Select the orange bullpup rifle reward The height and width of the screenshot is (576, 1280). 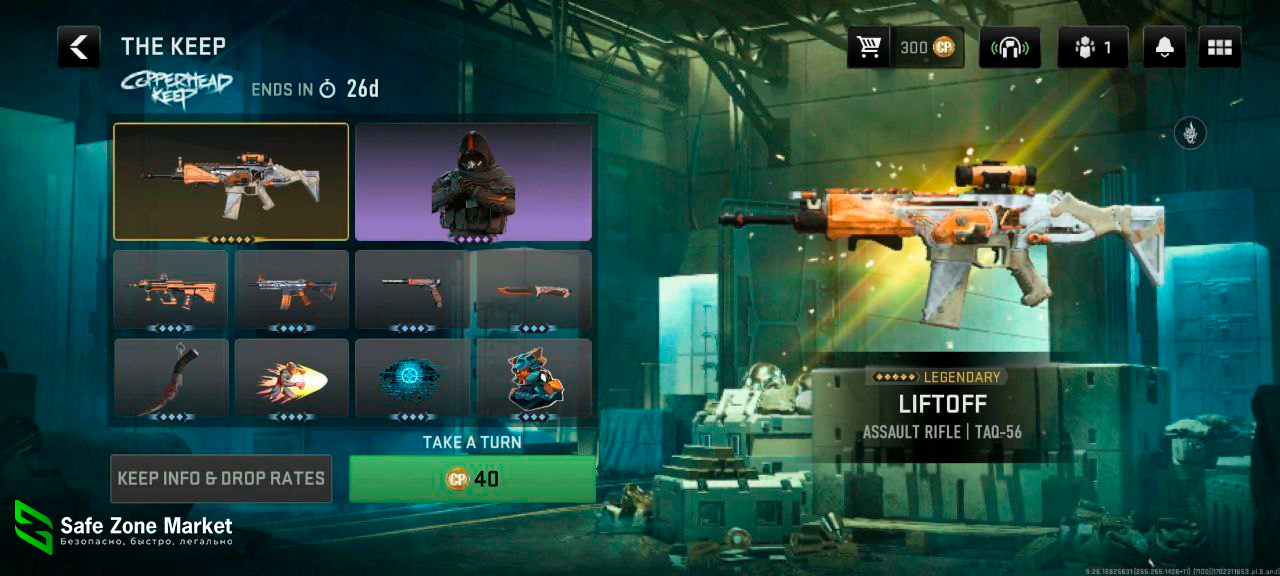tap(172, 289)
